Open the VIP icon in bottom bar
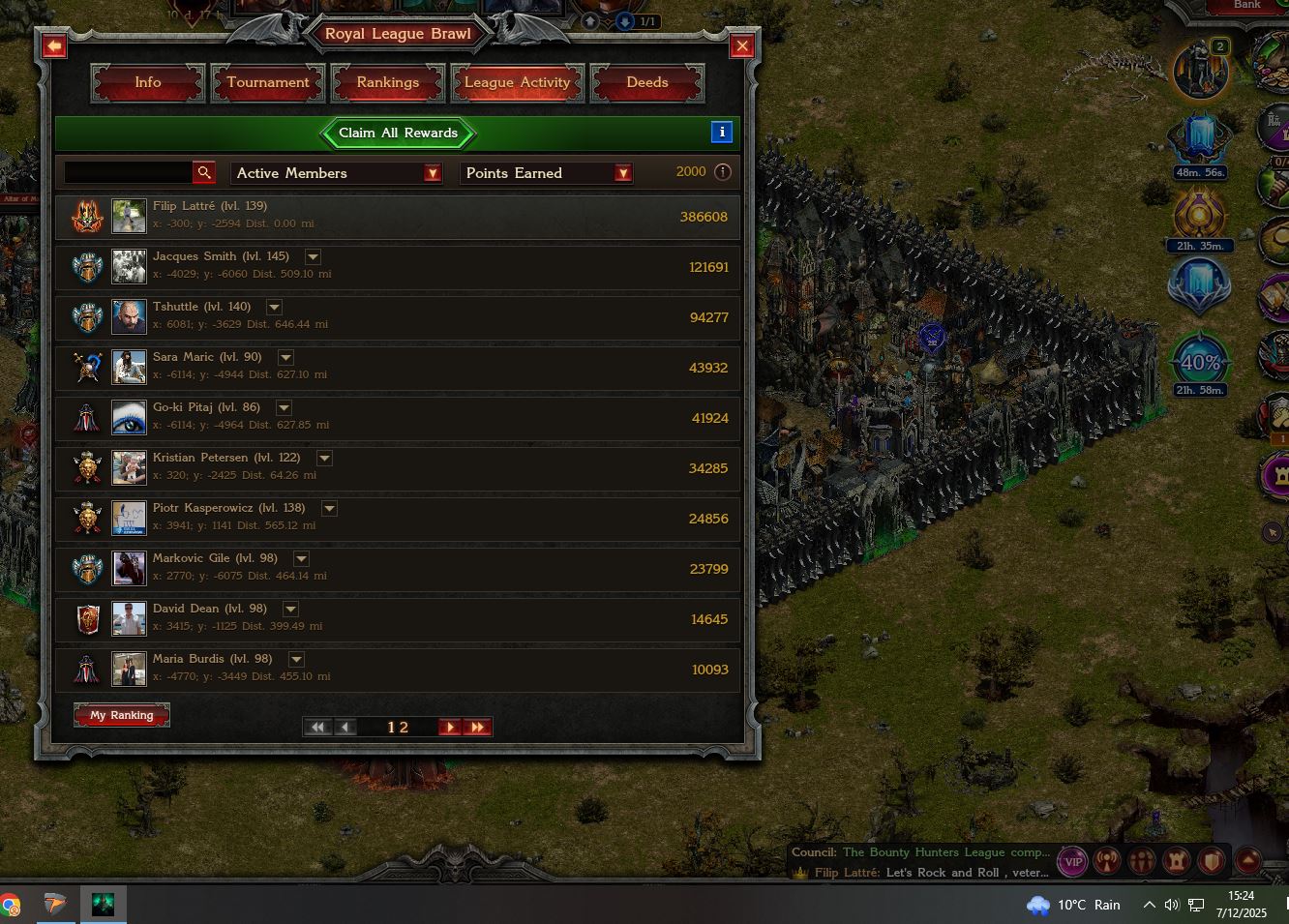The image size is (1289, 924). click(x=1072, y=861)
